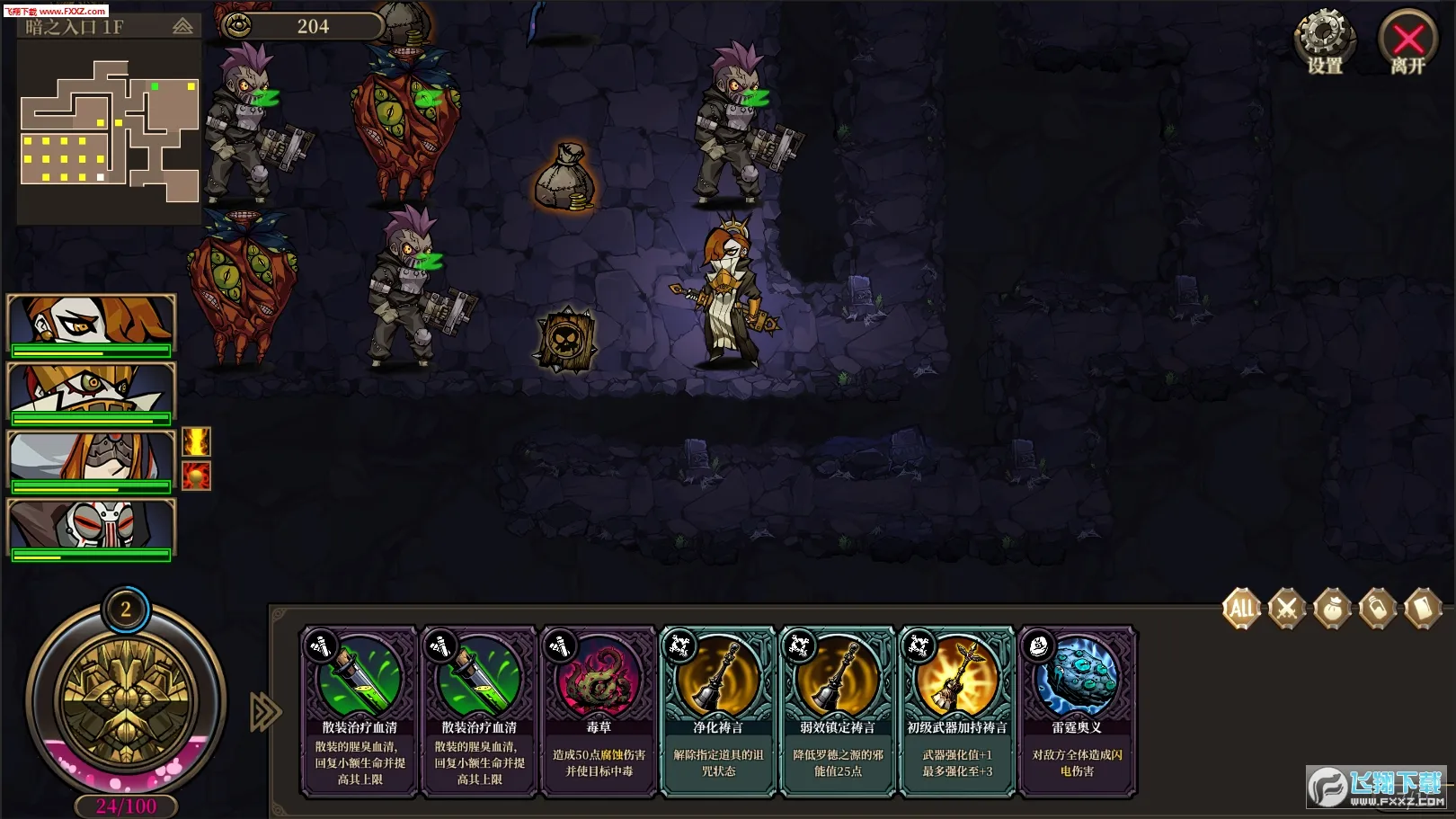
Task: Filter items by crossed swords category
Action: pyautogui.click(x=1287, y=609)
